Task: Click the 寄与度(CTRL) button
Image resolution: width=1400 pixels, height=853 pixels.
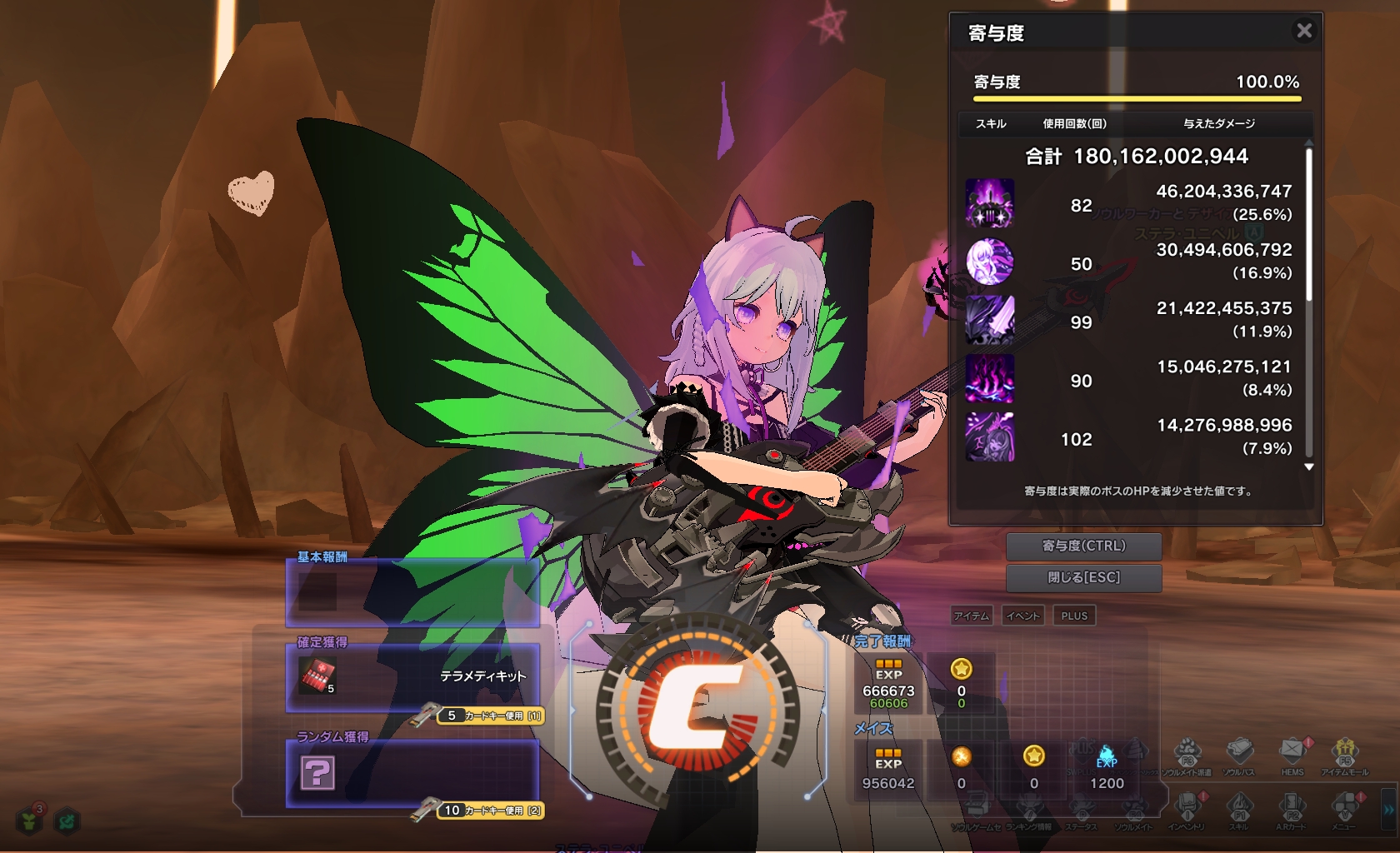Action: 1083,546
